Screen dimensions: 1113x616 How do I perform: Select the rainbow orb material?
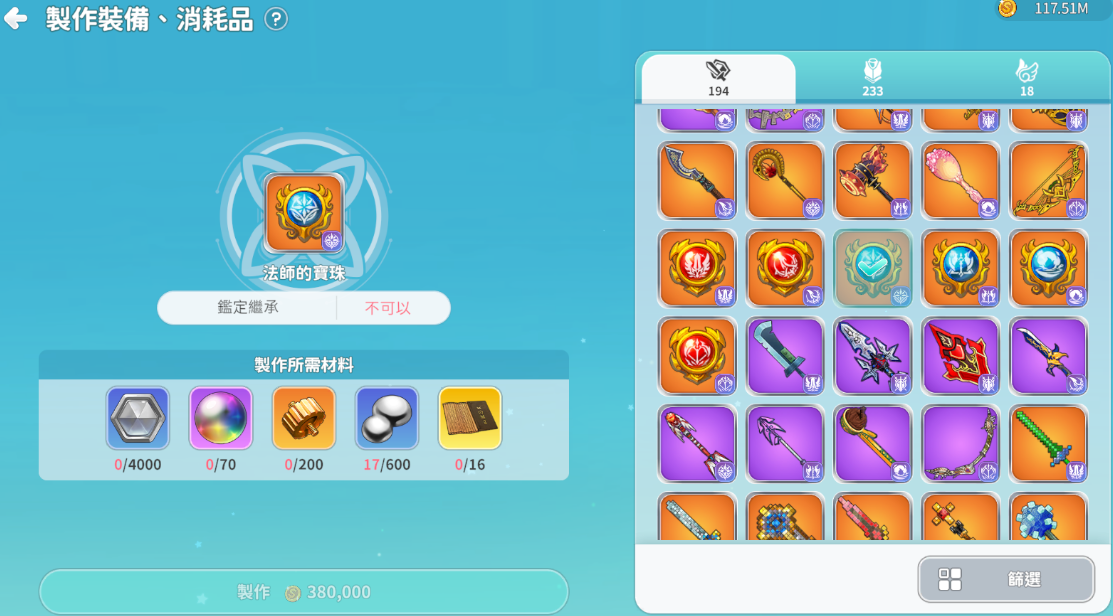[x=221, y=418]
